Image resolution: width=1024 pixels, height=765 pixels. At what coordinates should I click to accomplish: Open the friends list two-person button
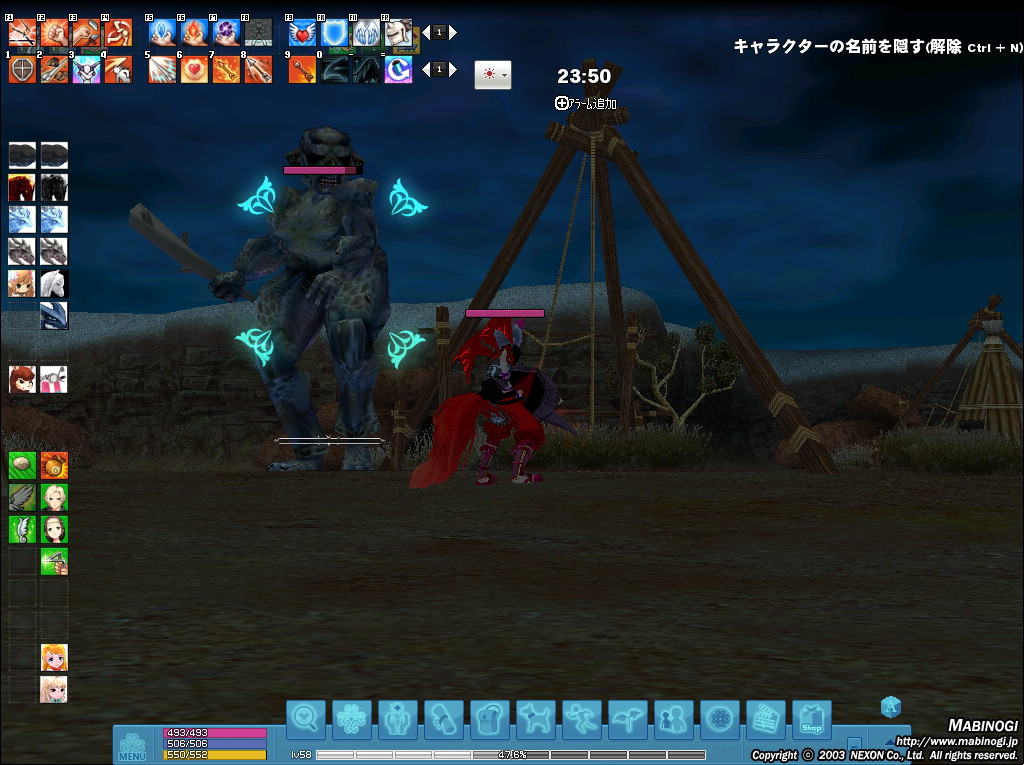[673, 719]
